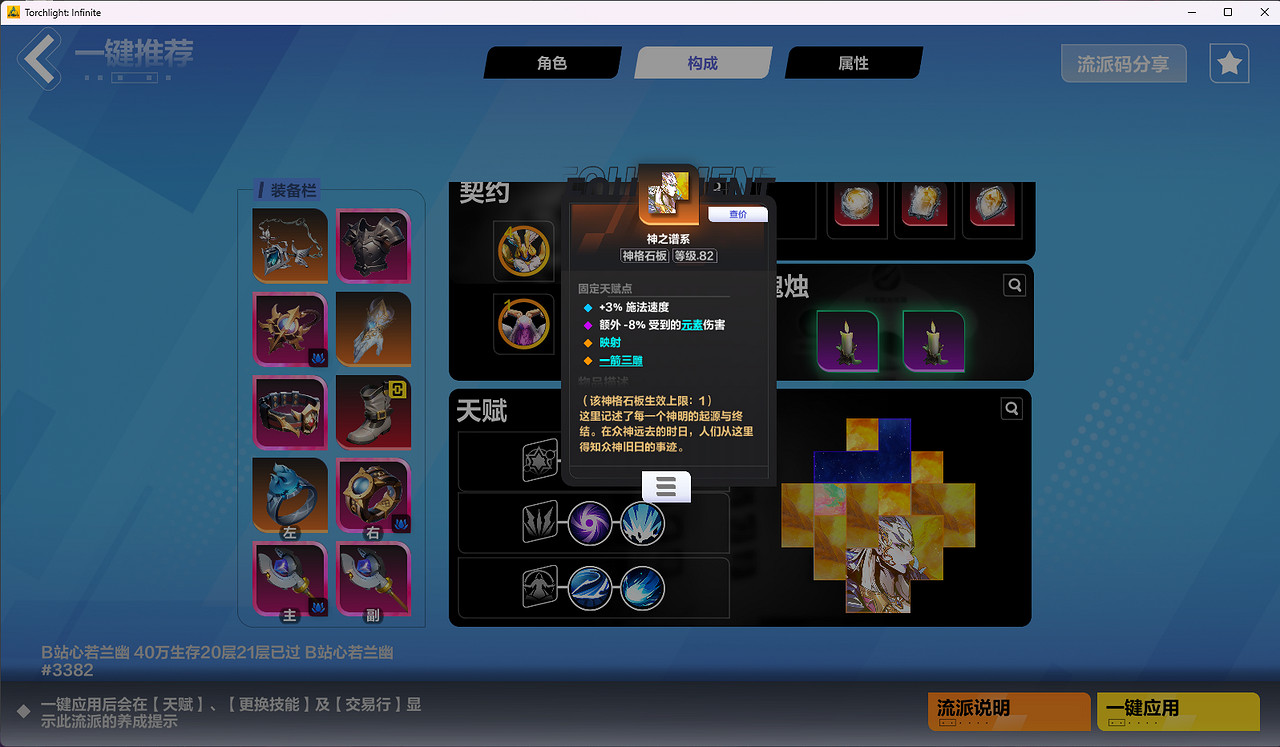1280x747 pixels.
Task: Open the 流派说明 build explanation
Action: tap(1008, 712)
